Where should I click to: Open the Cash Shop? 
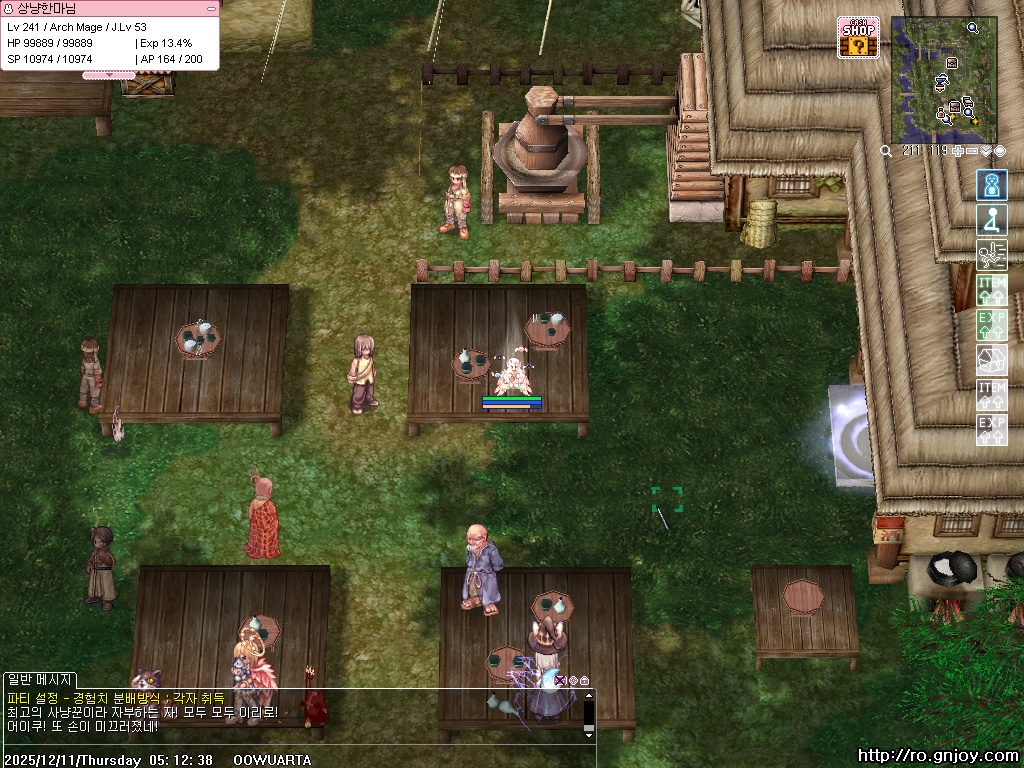point(858,38)
